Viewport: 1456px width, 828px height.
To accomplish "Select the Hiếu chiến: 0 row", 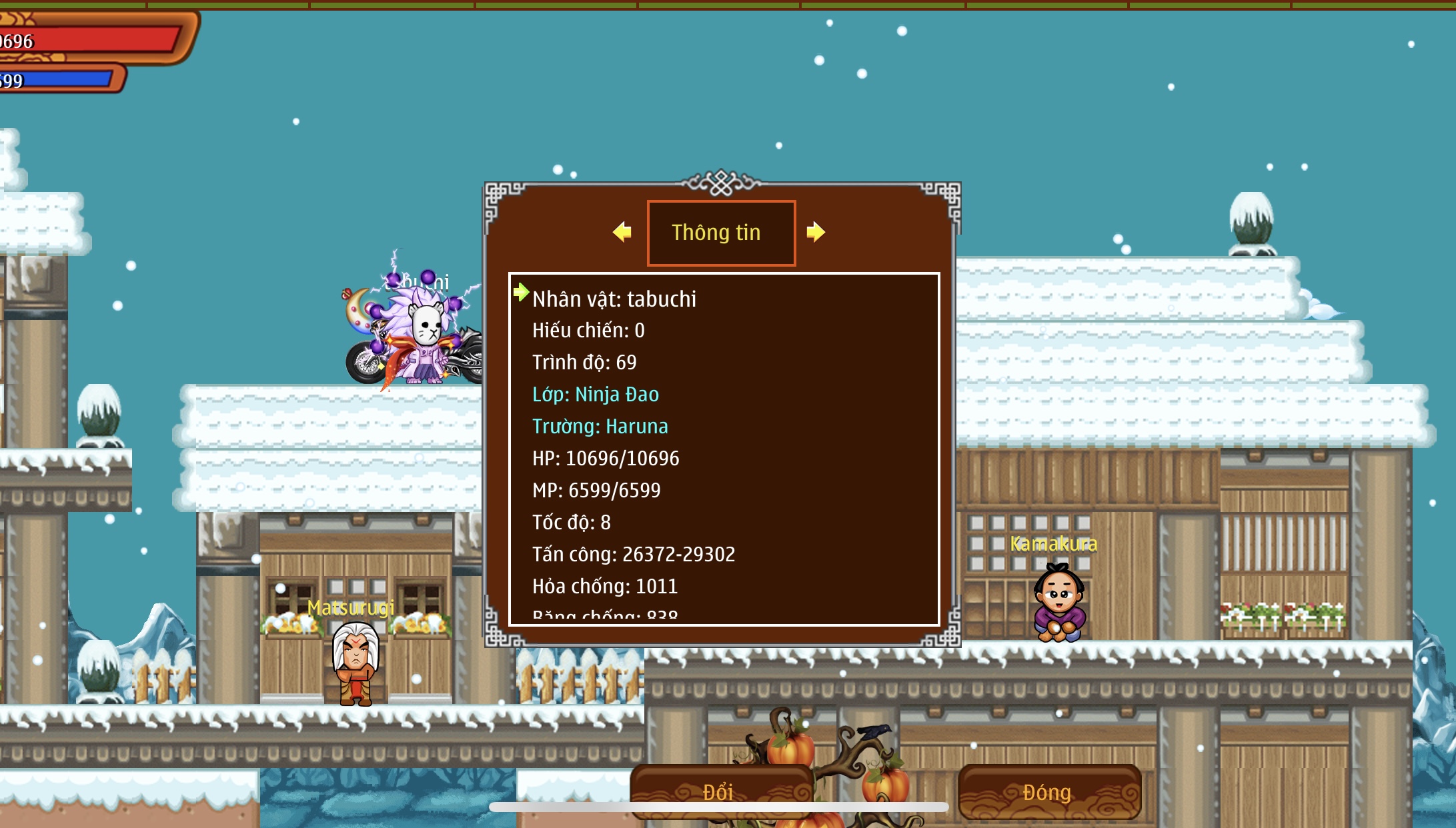I will pos(588,331).
